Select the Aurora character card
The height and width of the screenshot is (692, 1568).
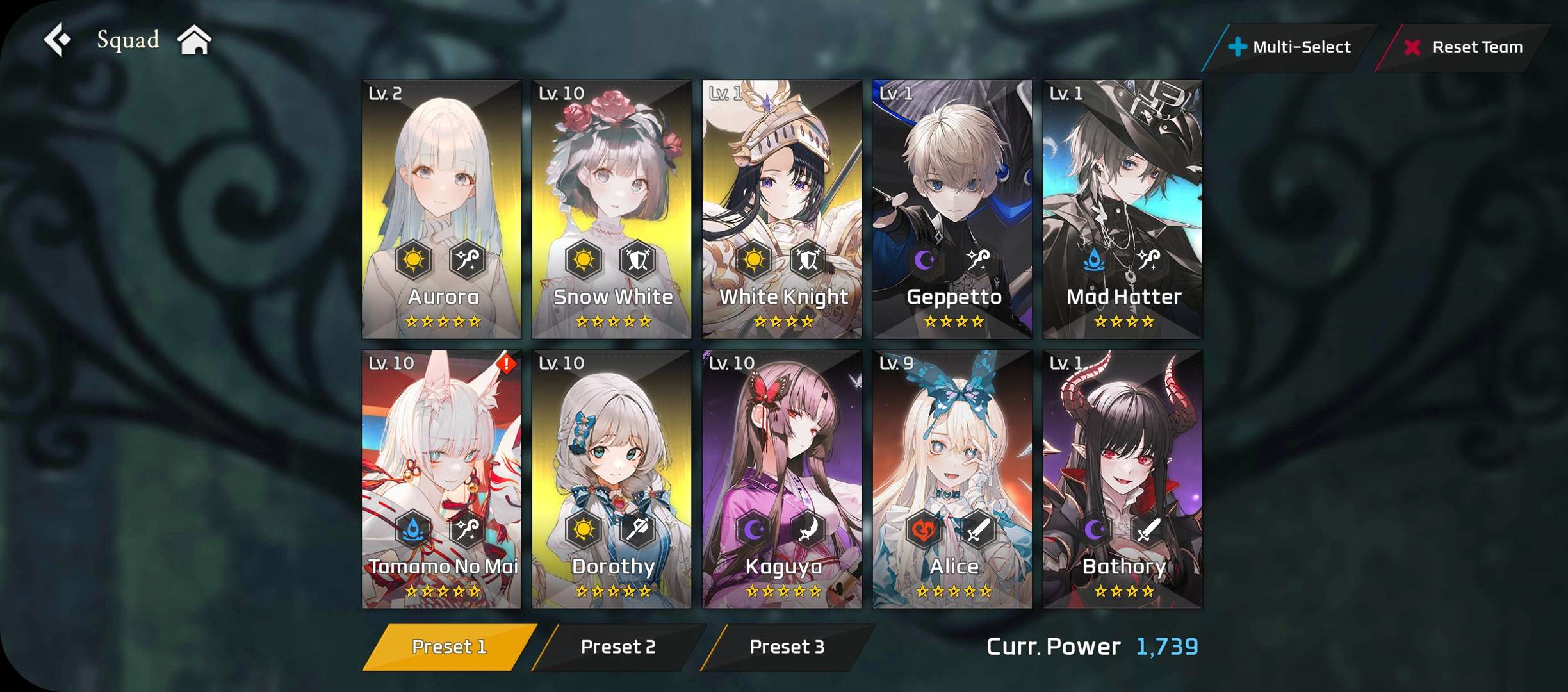tap(441, 209)
